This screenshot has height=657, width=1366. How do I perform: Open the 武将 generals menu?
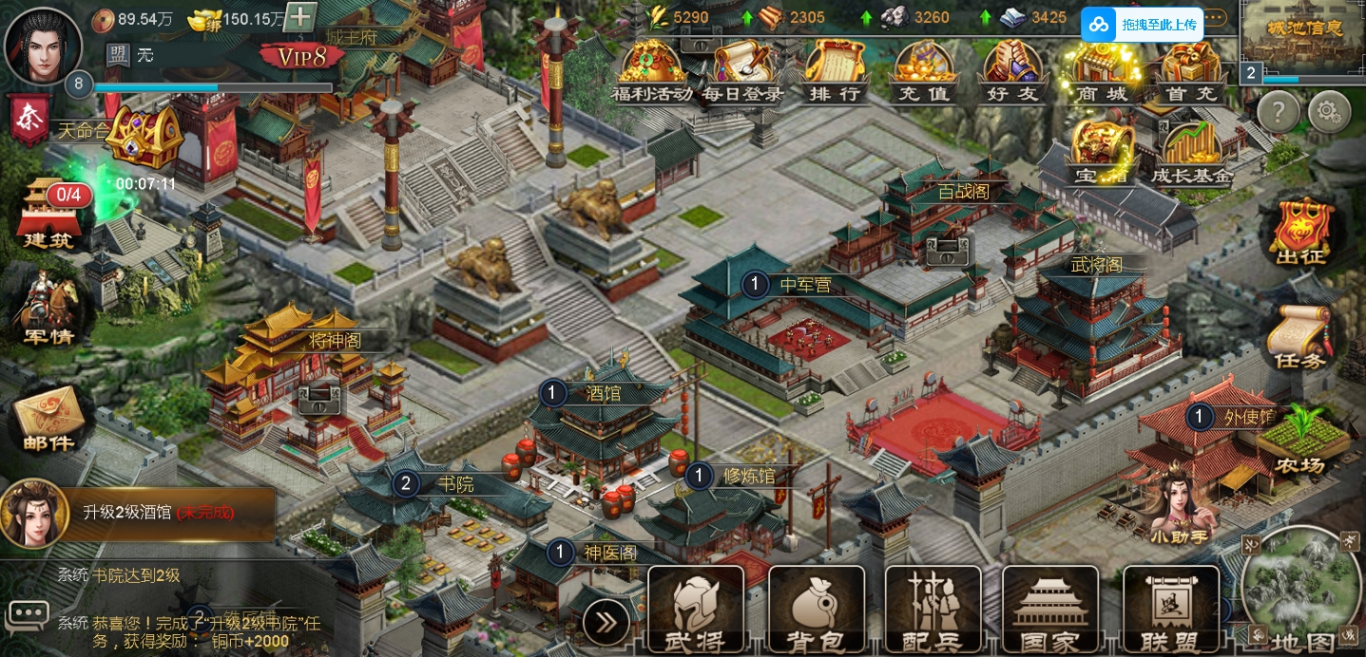696,610
